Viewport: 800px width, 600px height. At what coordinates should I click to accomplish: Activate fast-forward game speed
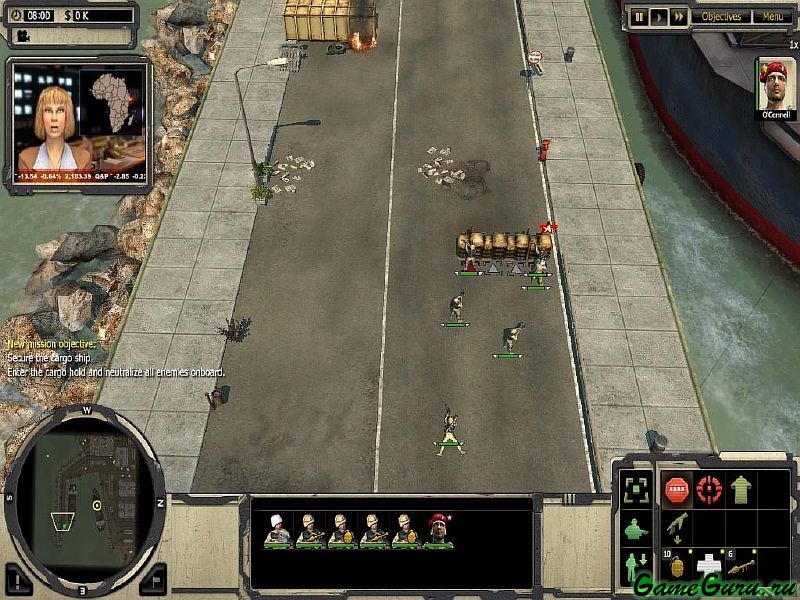678,17
